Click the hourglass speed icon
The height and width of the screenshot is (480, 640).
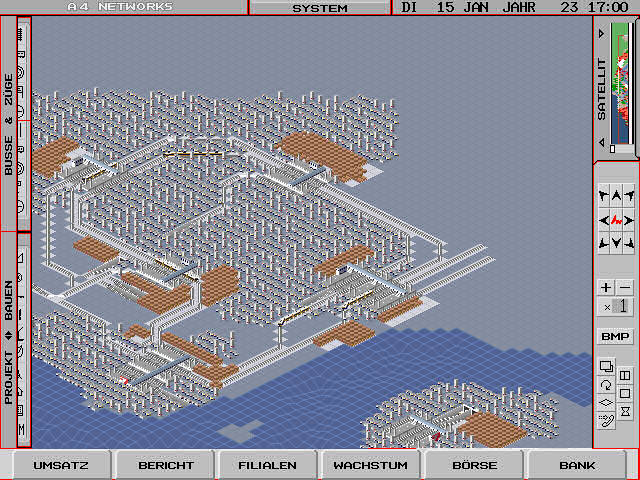pos(625,411)
